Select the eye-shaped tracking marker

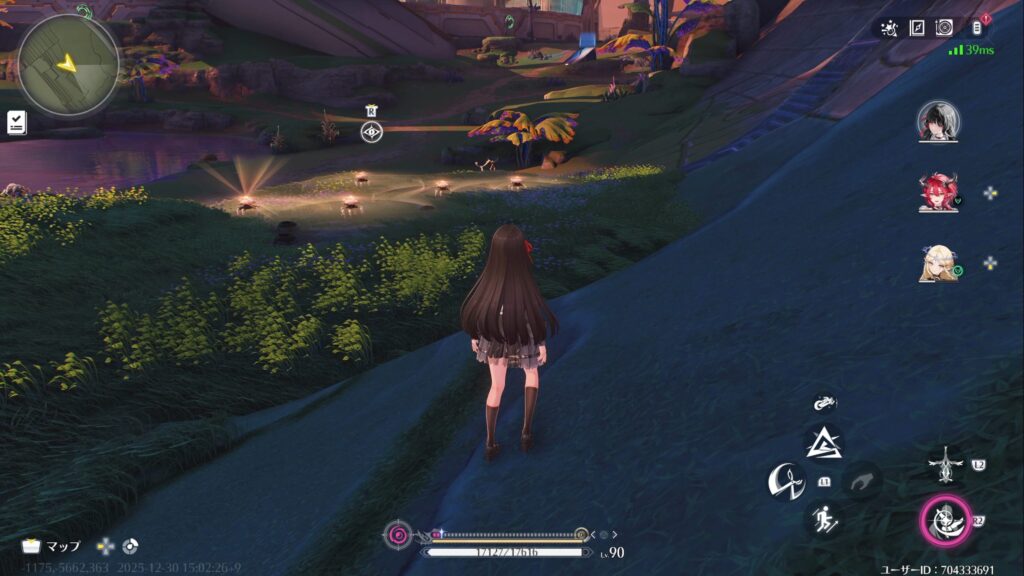[371, 131]
